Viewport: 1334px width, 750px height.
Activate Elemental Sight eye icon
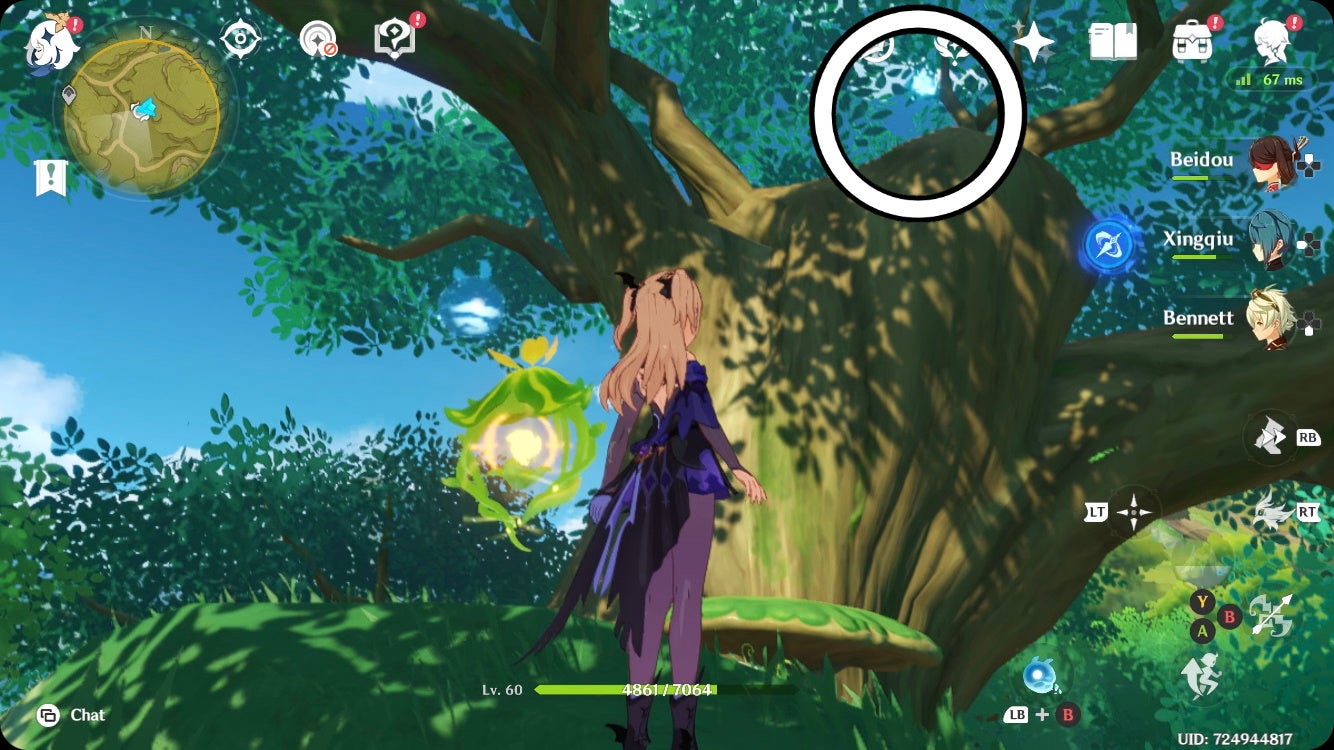point(240,38)
